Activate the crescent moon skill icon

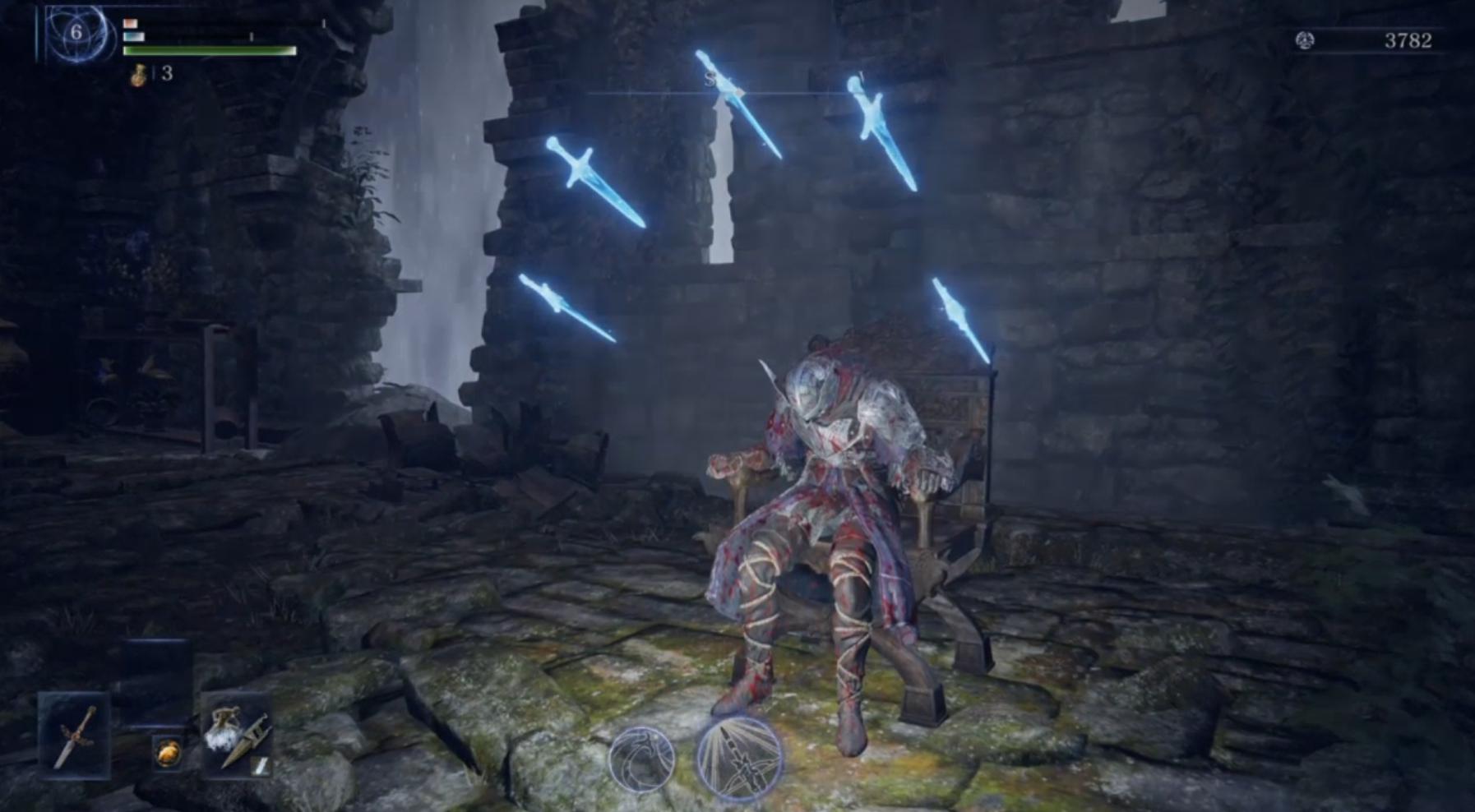click(x=642, y=759)
